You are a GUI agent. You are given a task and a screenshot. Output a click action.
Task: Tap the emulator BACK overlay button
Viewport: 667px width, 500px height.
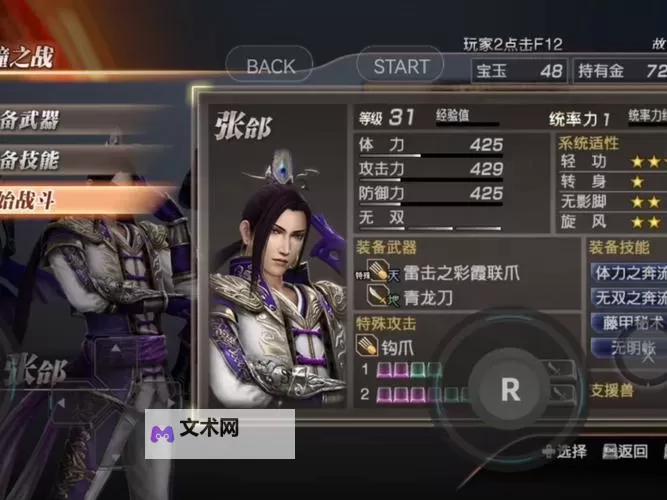[x=271, y=66]
